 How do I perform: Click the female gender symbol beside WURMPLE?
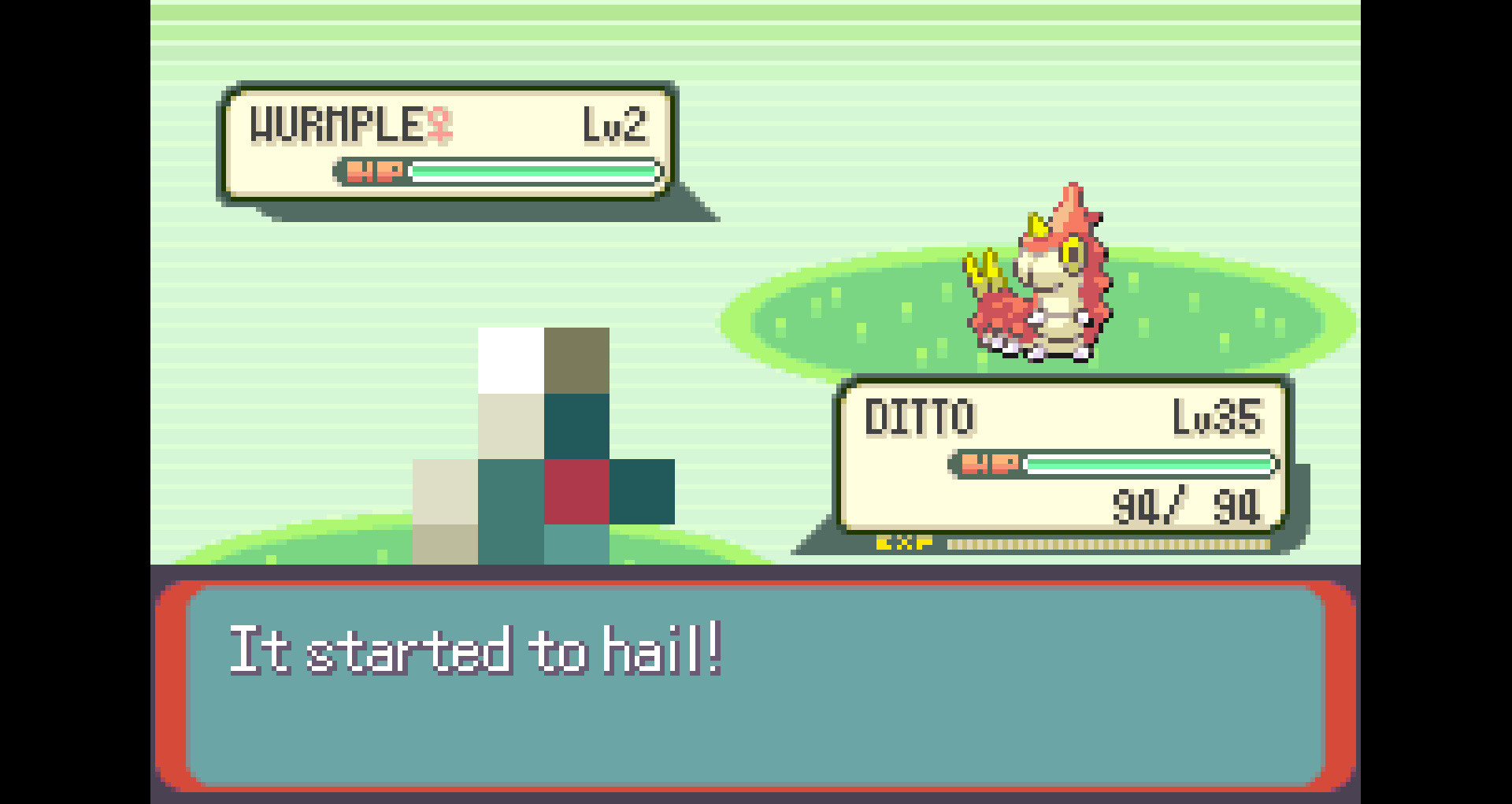click(x=439, y=126)
